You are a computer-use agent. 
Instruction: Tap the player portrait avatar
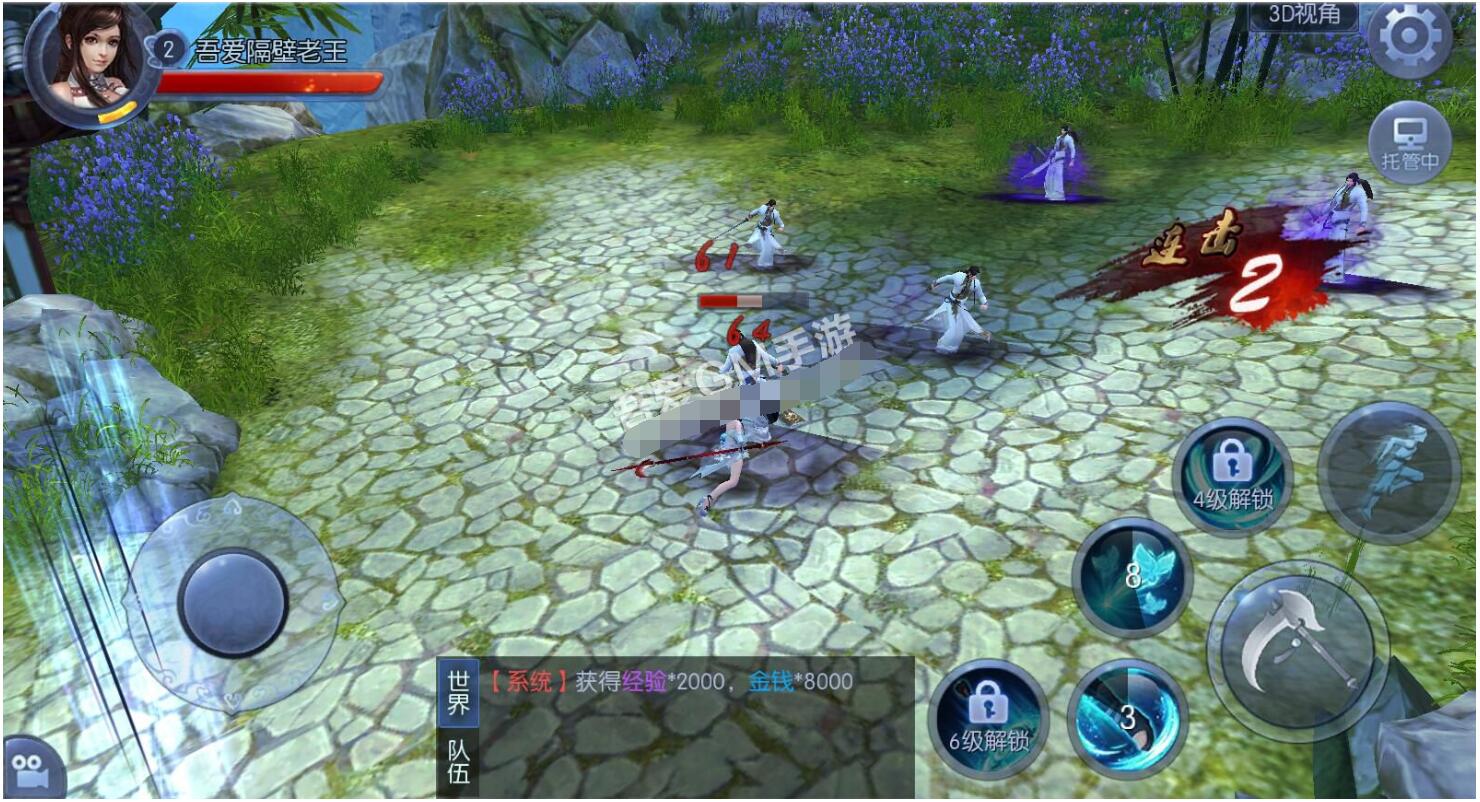tap(88, 60)
